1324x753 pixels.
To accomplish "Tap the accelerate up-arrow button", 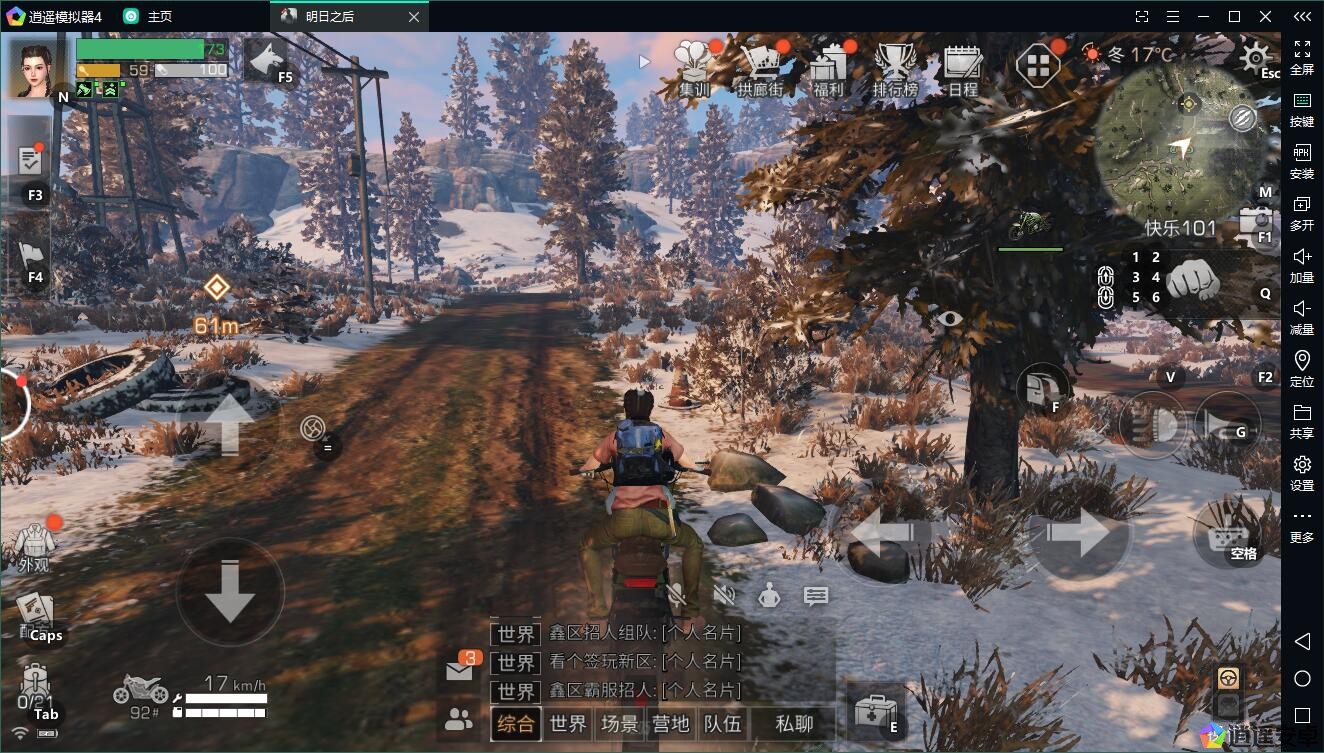I will click(x=229, y=424).
